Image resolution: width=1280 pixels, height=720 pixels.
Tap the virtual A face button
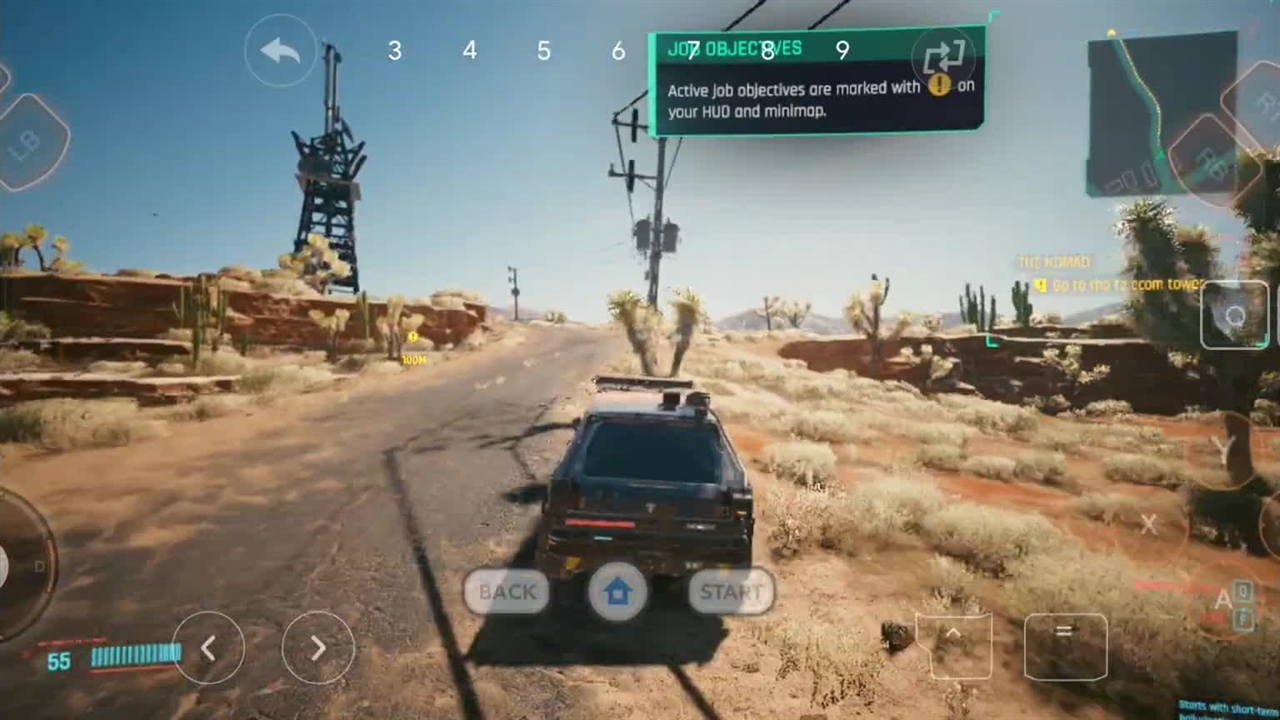[1223, 600]
